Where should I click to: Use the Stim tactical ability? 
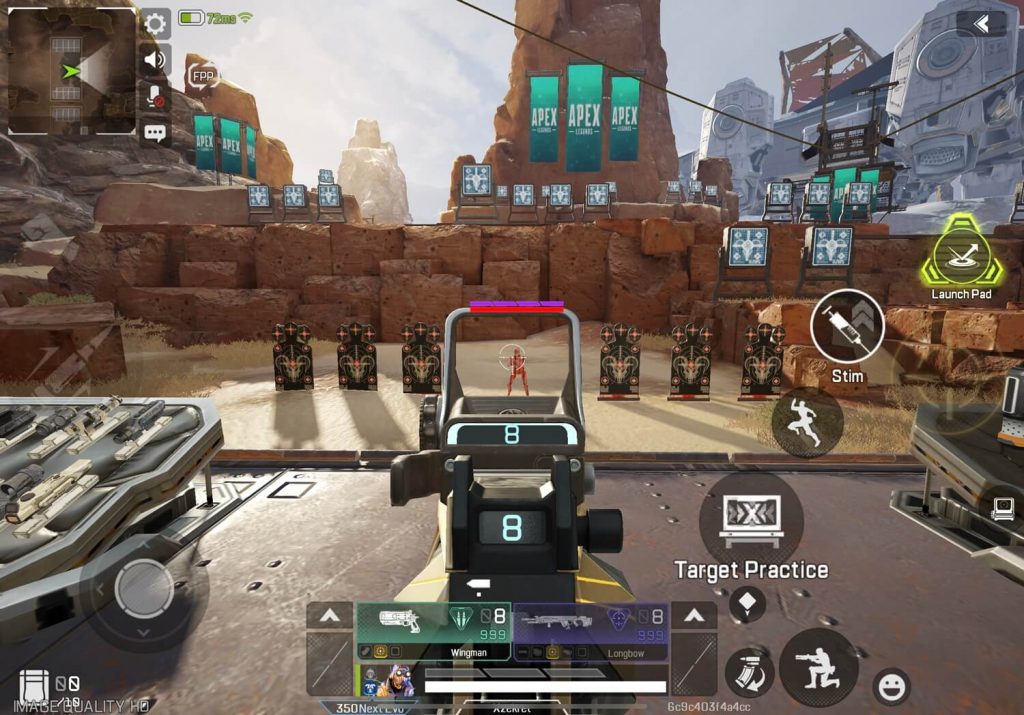[847, 327]
